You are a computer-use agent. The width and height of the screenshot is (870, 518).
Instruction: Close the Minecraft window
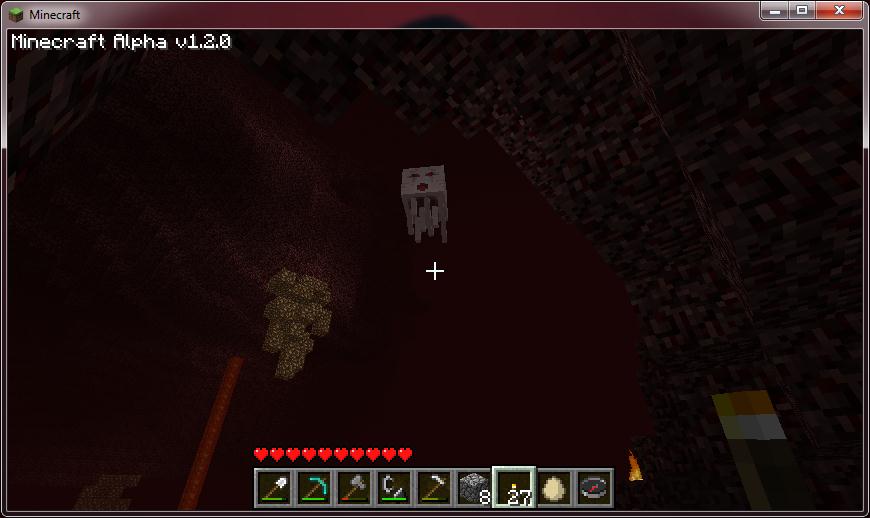click(838, 11)
